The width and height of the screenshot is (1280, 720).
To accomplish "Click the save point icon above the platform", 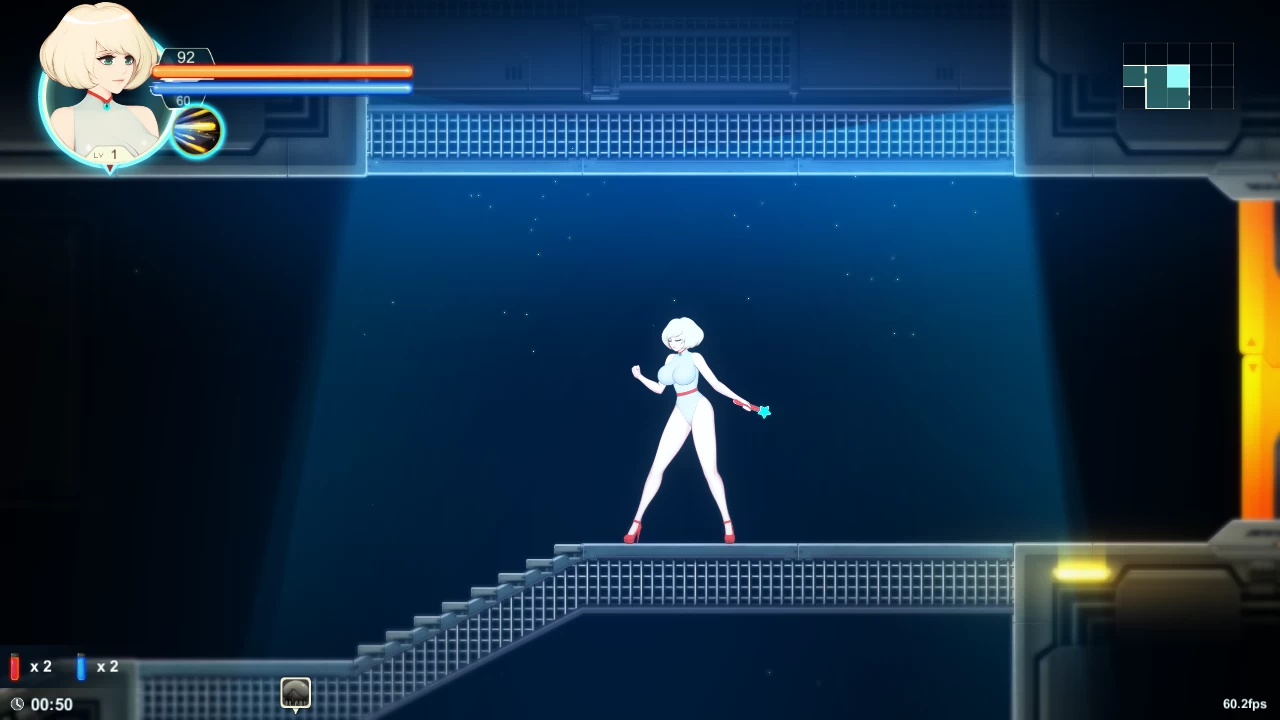I will tap(295, 692).
